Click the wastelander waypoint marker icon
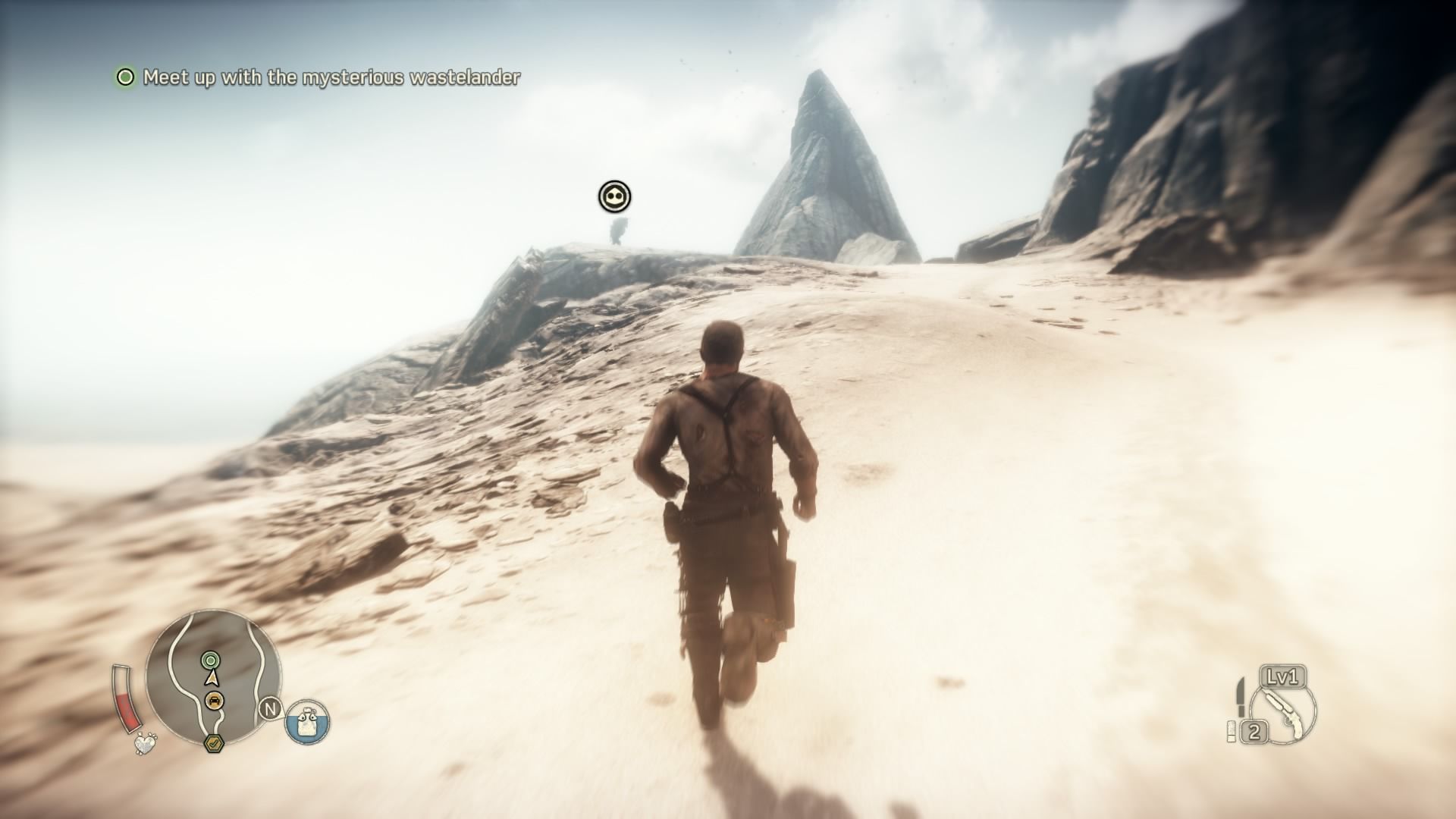The width and height of the screenshot is (1456, 819). click(614, 197)
